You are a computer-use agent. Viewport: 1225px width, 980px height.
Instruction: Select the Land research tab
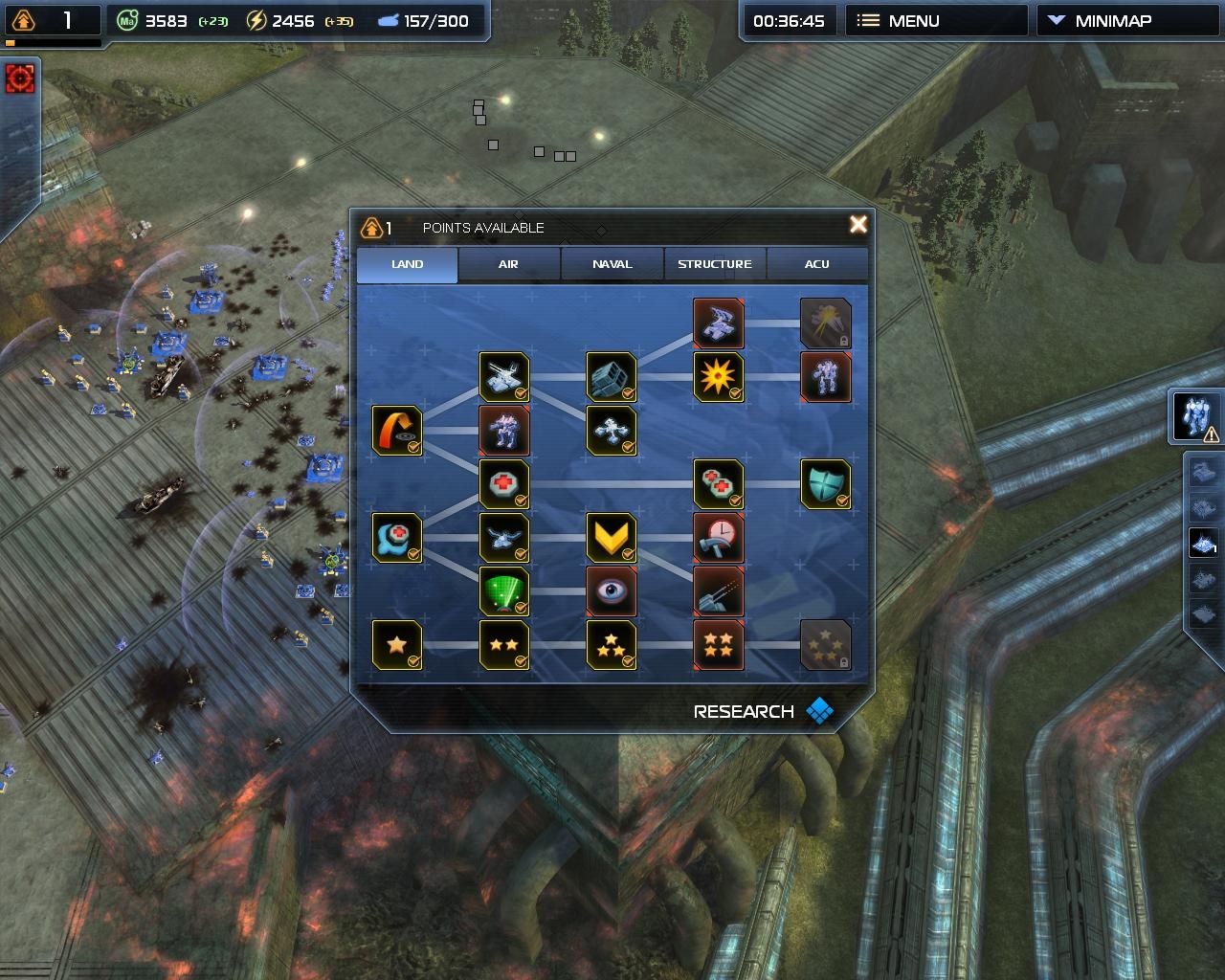tap(407, 264)
